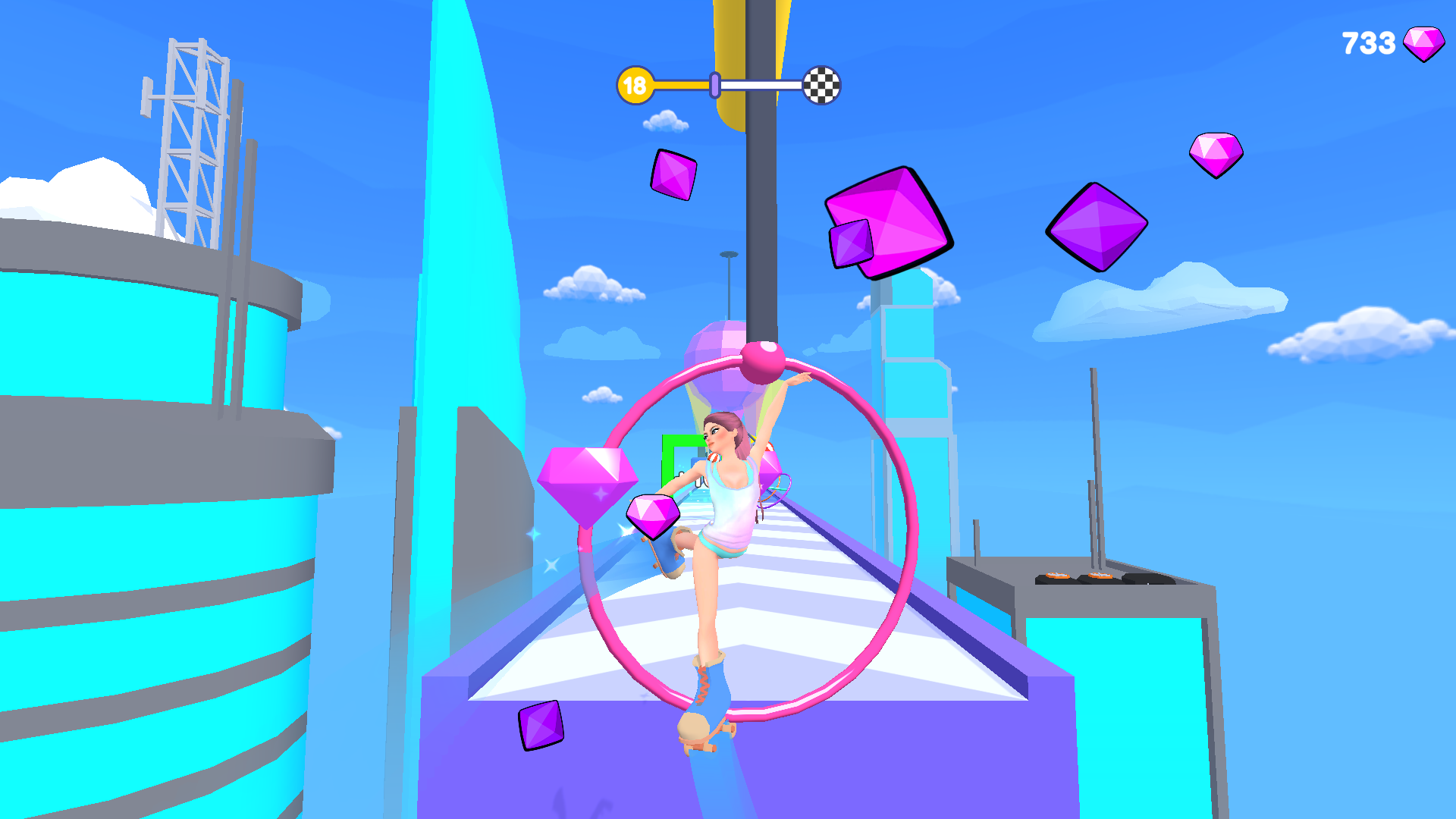Select the purple diamond gem in the sky
Screen dimensions: 1456x819
[x=1097, y=226]
